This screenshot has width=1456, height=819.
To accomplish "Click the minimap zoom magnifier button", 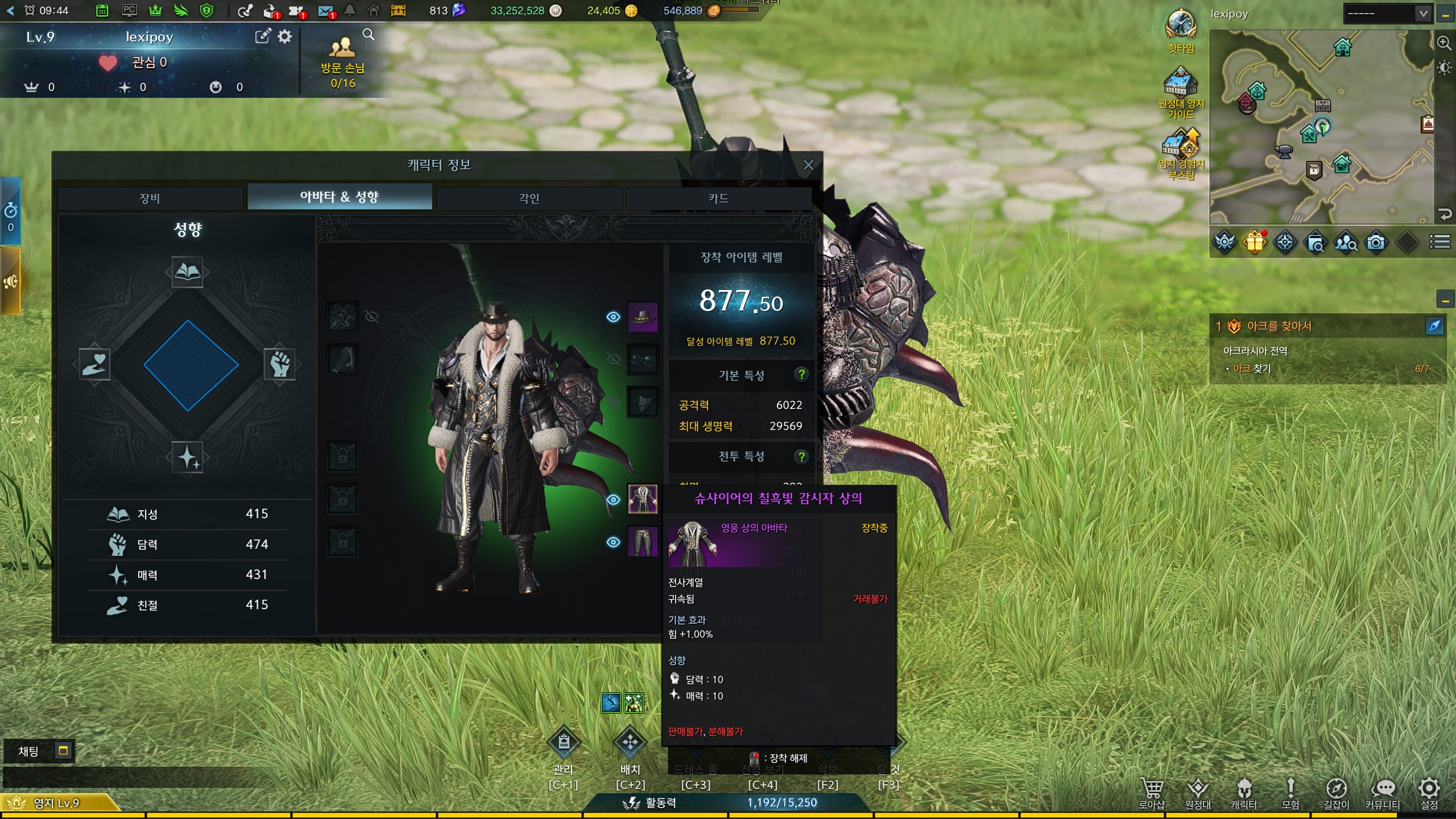I will 1443,43.
